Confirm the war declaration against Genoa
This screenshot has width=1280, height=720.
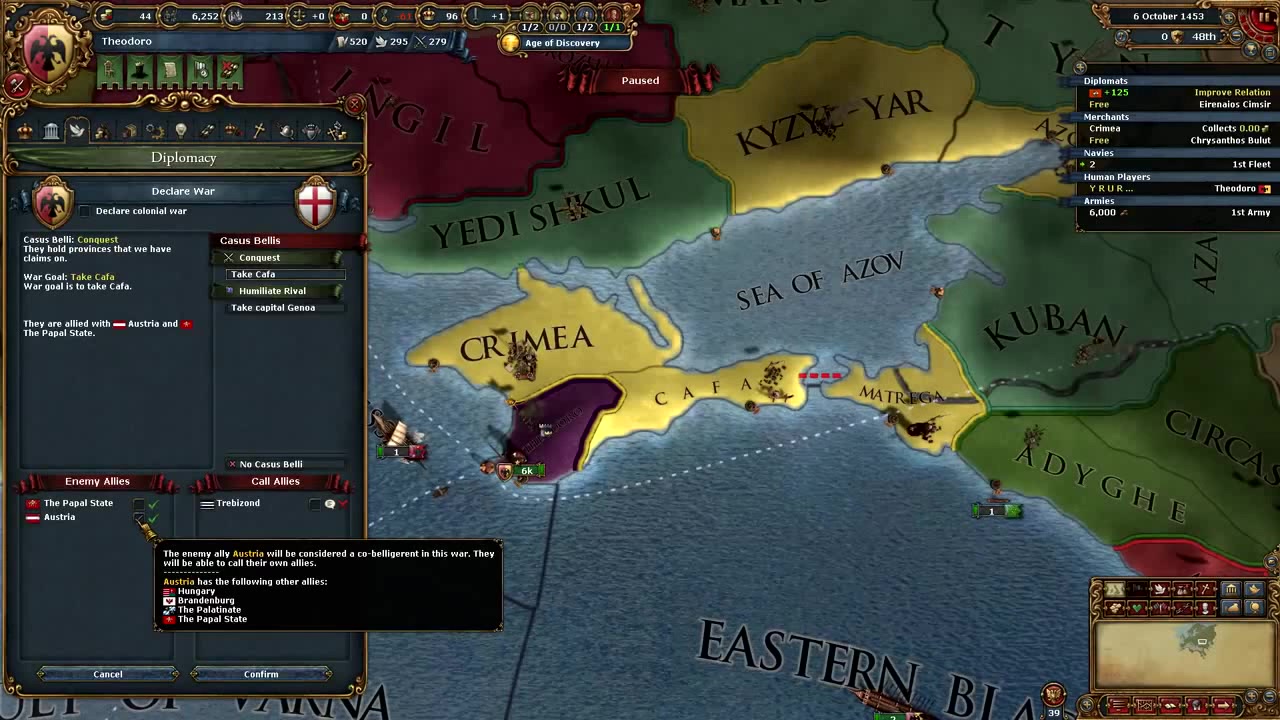coord(261,673)
